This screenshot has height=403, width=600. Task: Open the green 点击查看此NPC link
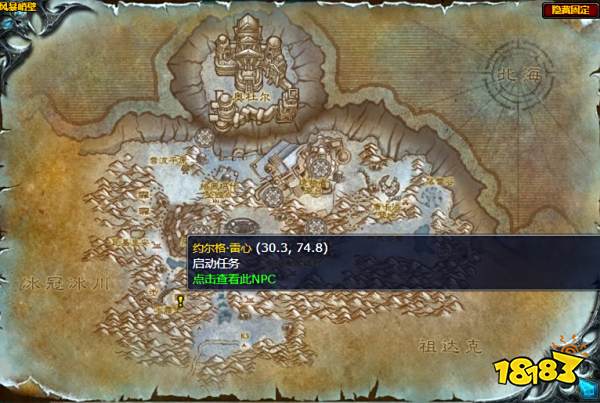tap(233, 278)
